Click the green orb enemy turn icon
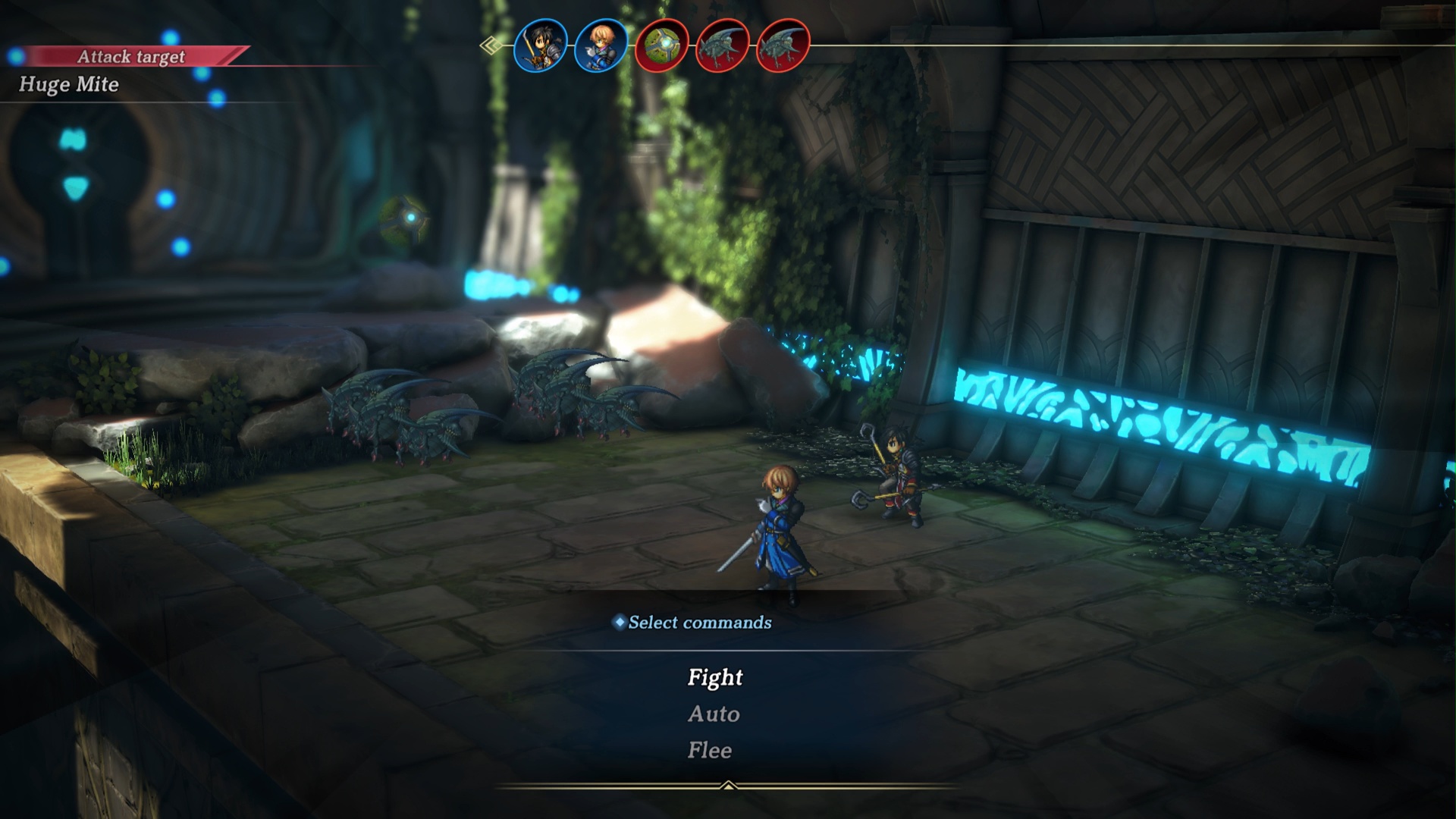The width and height of the screenshot is (1456, 819). click(661, 45)
